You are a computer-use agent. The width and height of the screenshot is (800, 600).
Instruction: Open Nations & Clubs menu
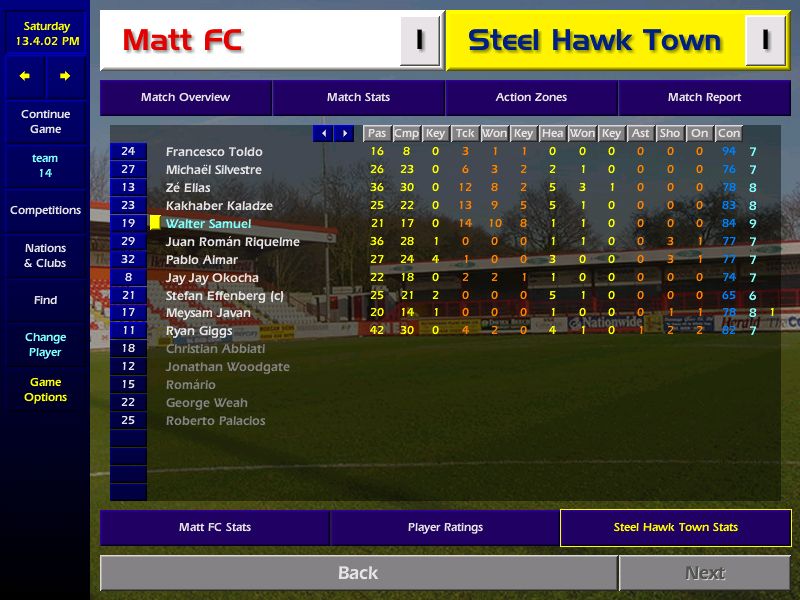pos(45,255)
